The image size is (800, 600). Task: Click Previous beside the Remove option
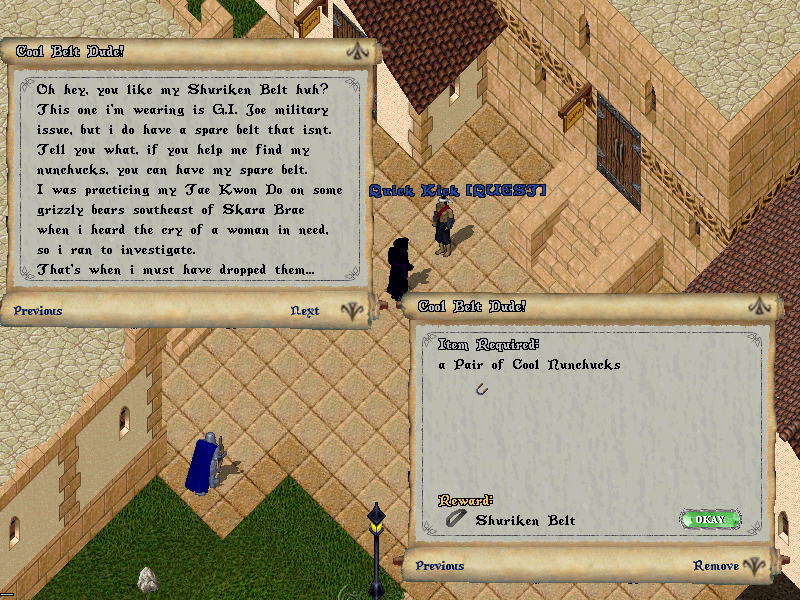(440, 566)
